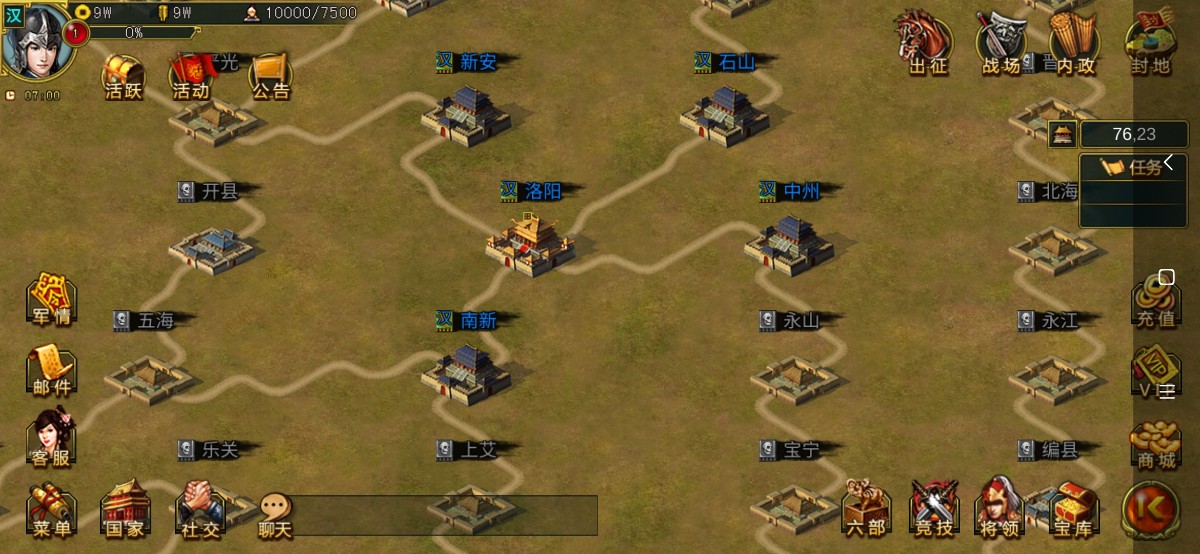Open the 国家 nation screen
Screen dimensions: 1200x554
pyautogui.click(x=125, y=510)
